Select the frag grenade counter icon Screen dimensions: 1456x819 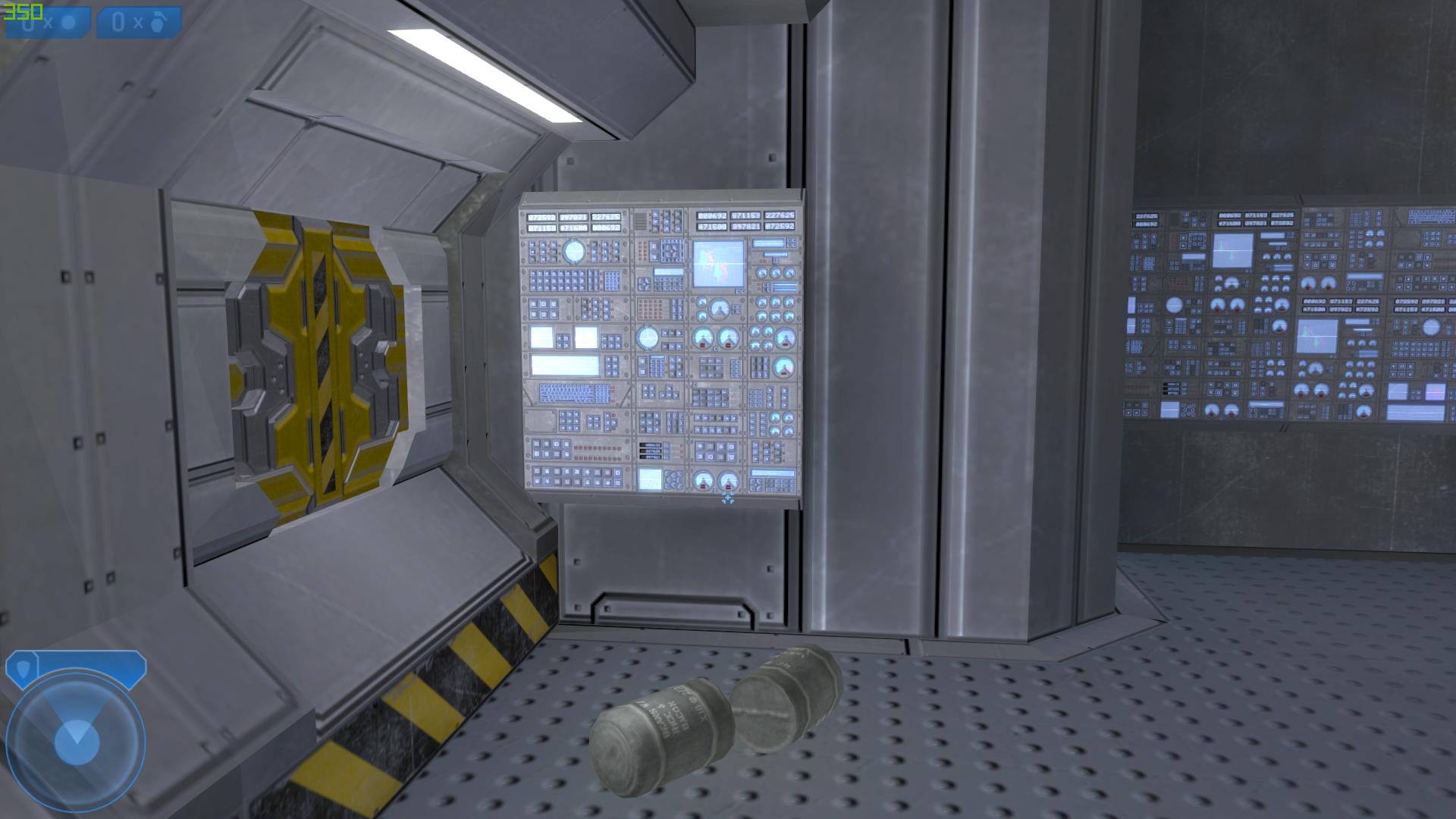click(x=157, y=23)
